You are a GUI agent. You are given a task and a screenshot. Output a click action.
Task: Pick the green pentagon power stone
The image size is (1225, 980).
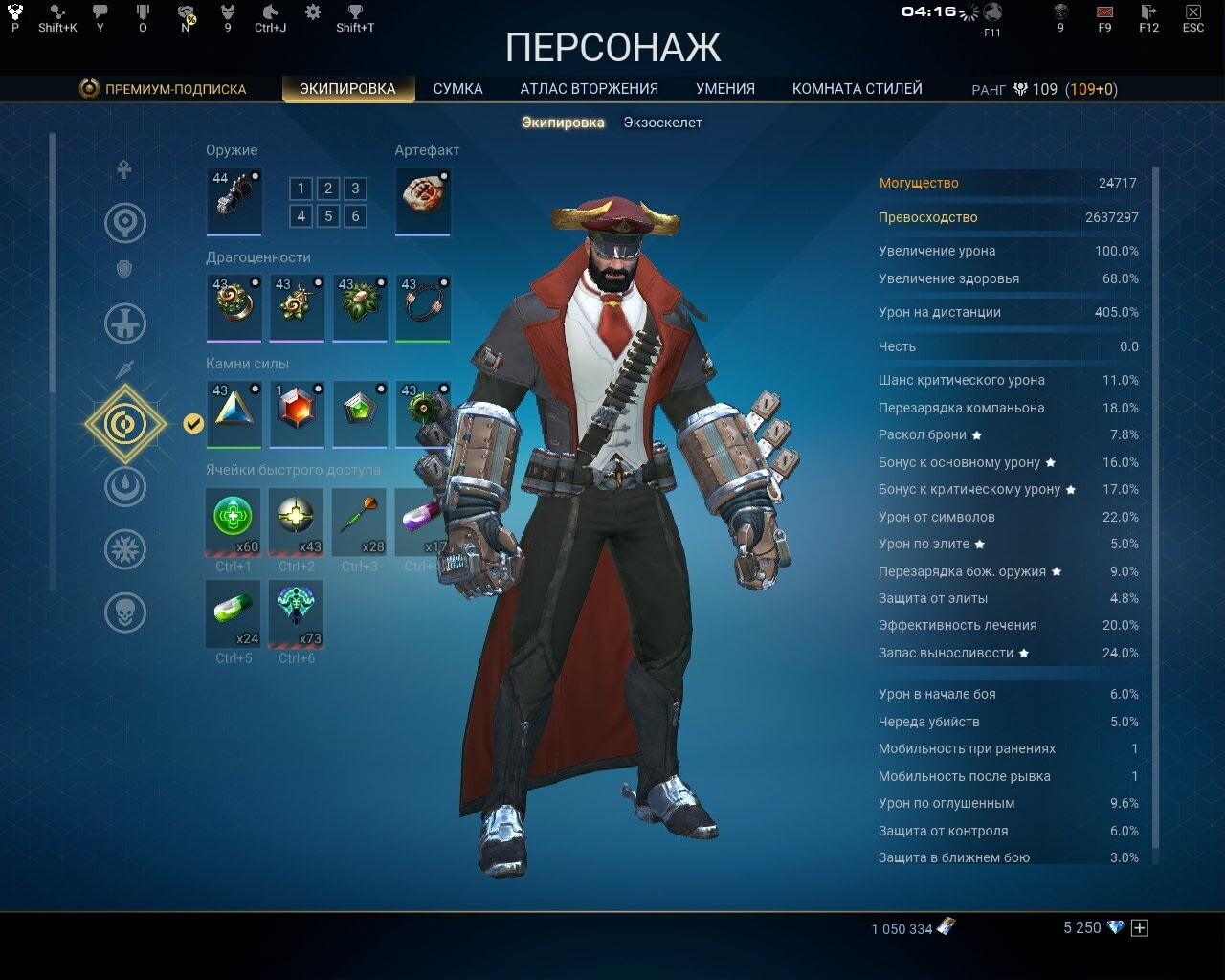pyautogui.click(x=360, y=412)
